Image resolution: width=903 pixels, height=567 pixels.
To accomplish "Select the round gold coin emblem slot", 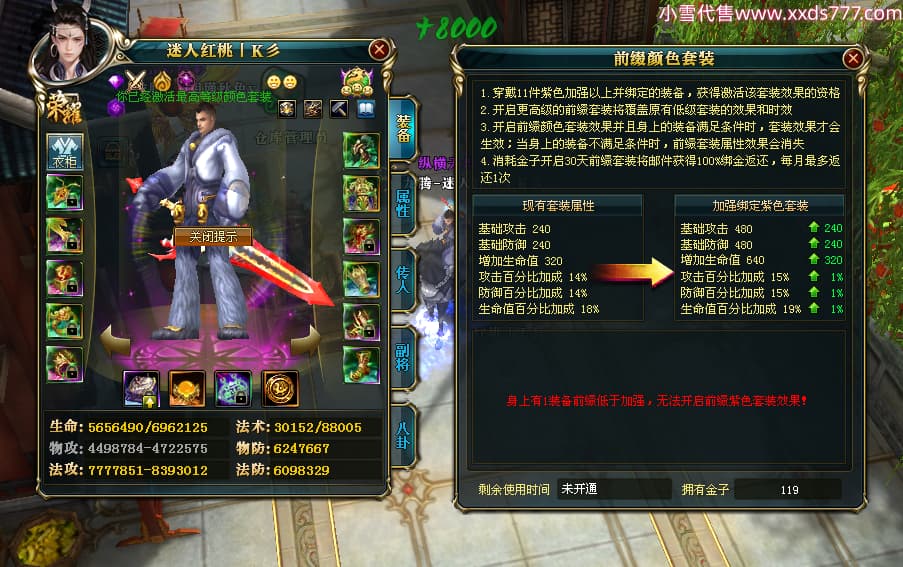I will click(280, 387).
